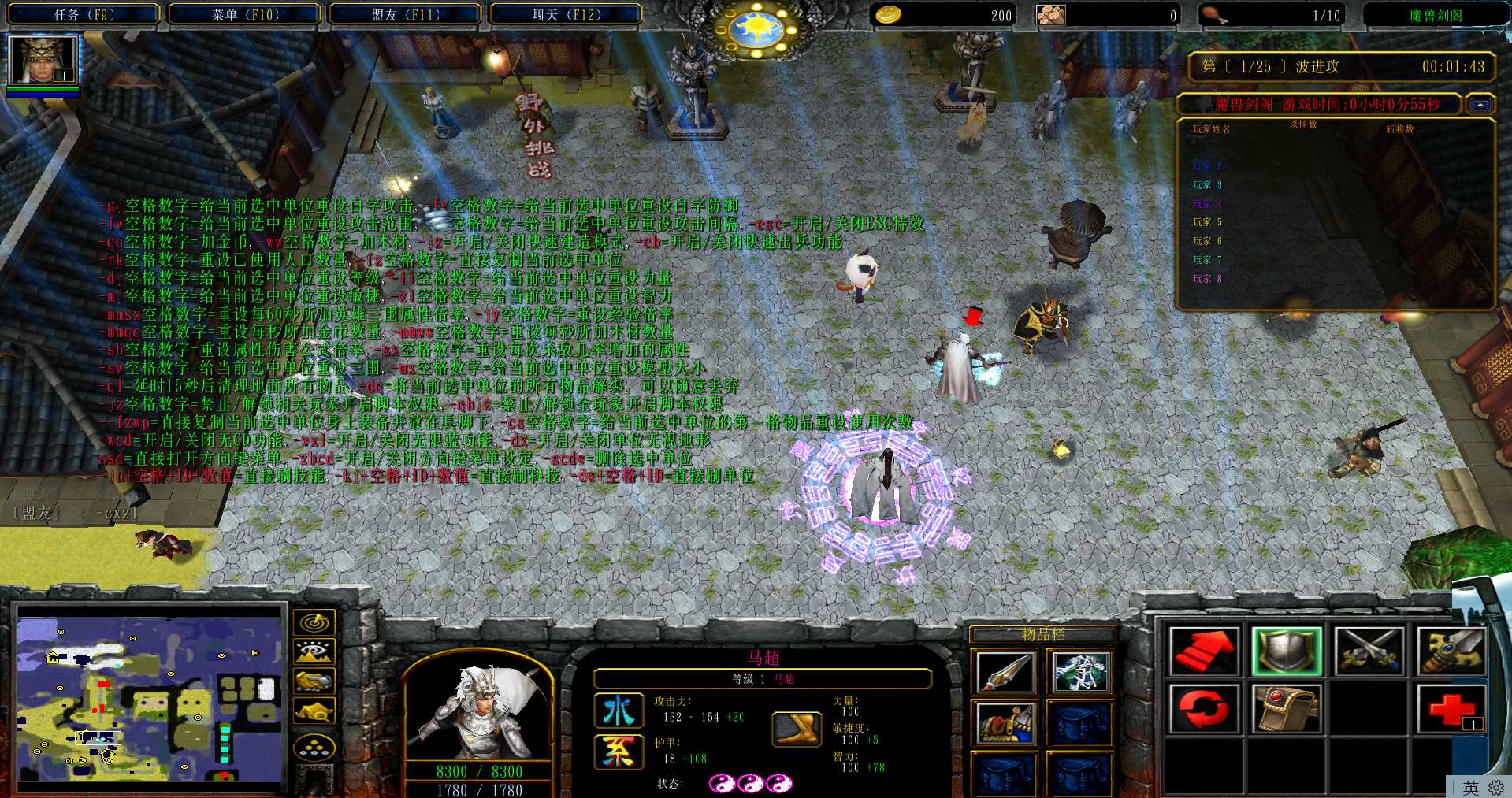
Task: Toggle minimap ally color mode button
Action: click(314, 681)
